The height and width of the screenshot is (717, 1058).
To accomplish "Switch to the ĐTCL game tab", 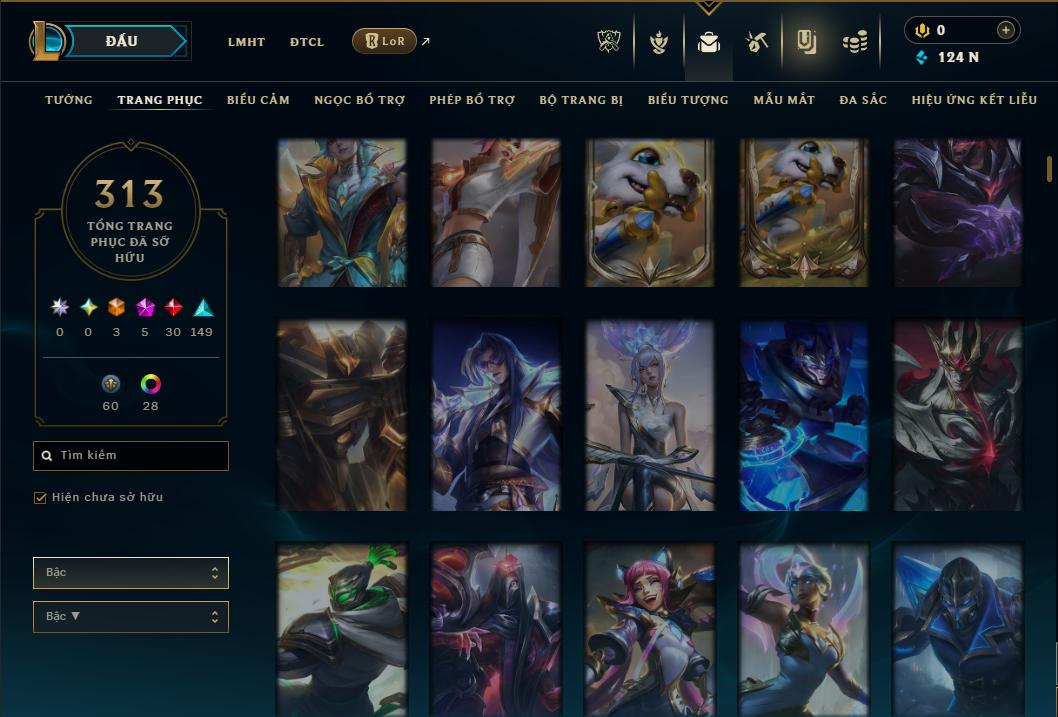I will [x=307, y=42].
